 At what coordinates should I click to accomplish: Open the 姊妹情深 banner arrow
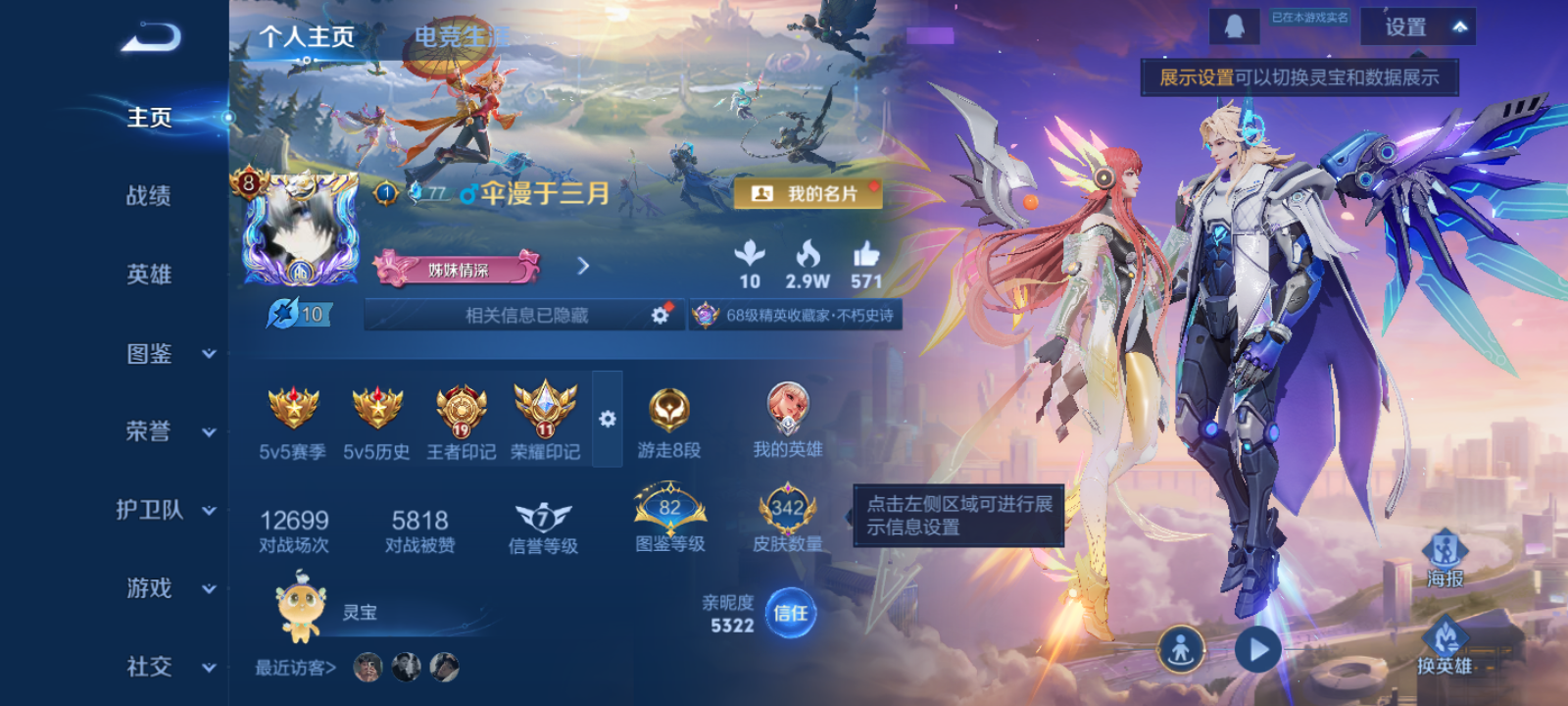click(x=583, y=266)
